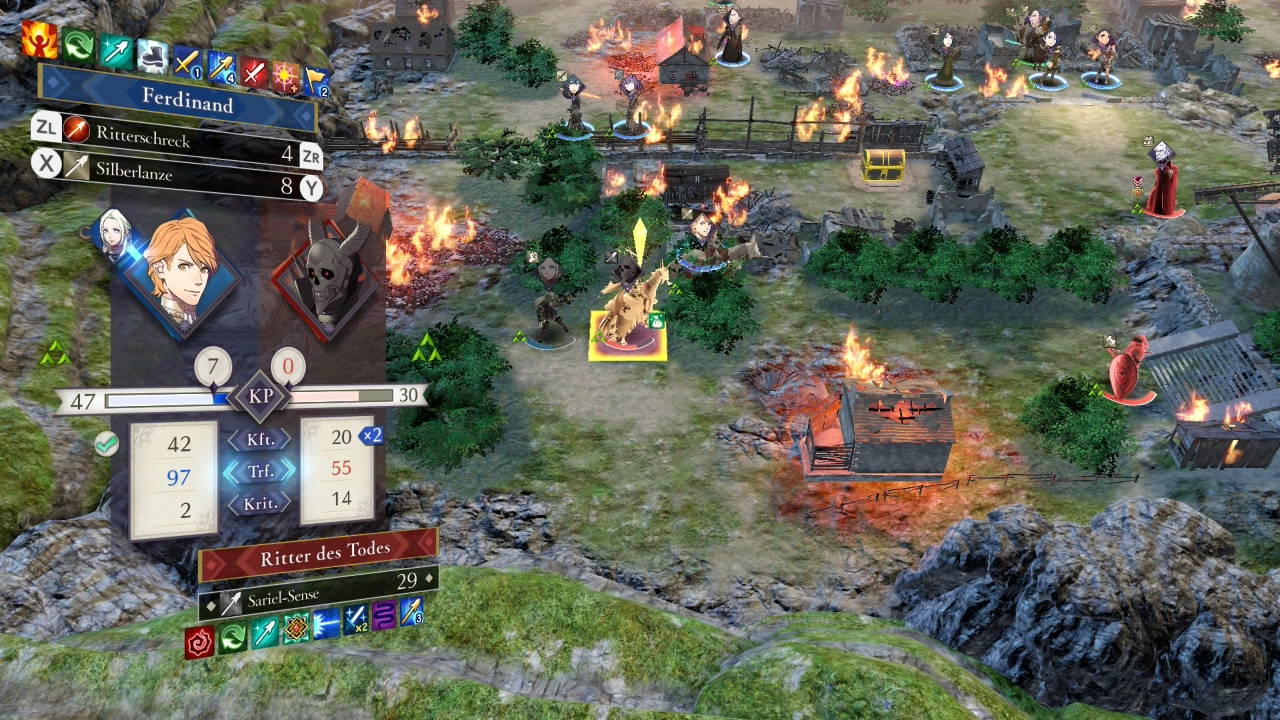Inspect the enemy's purple serpent skill icon

coord(384,614)
